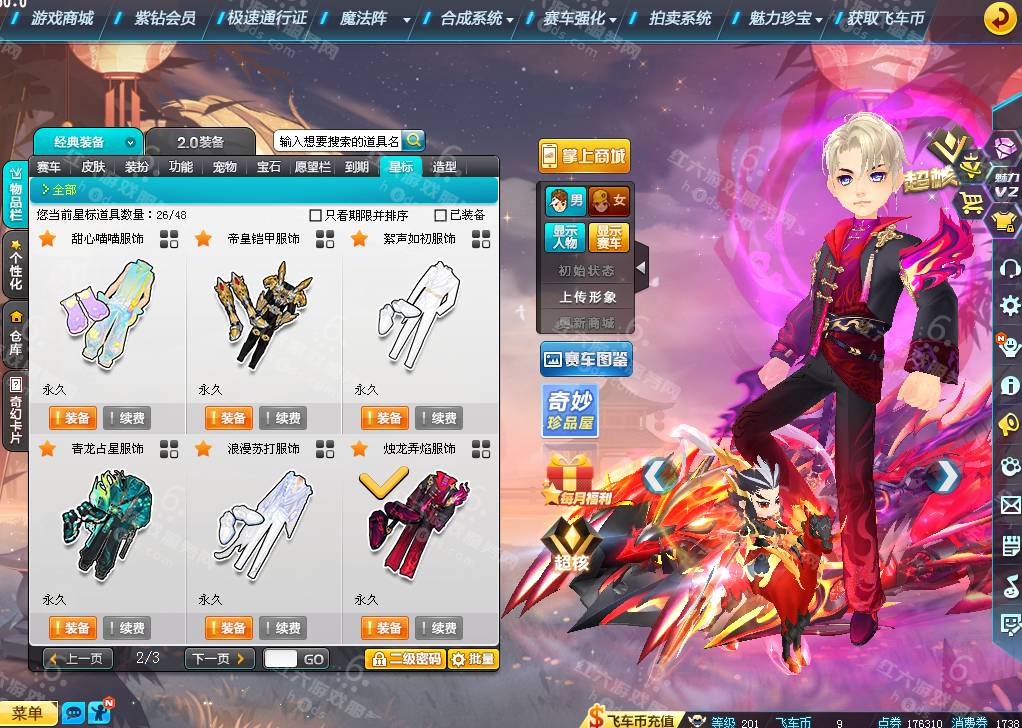
Task: Open the 拍卖系统 auction menu
Action: tap(680, 18)
